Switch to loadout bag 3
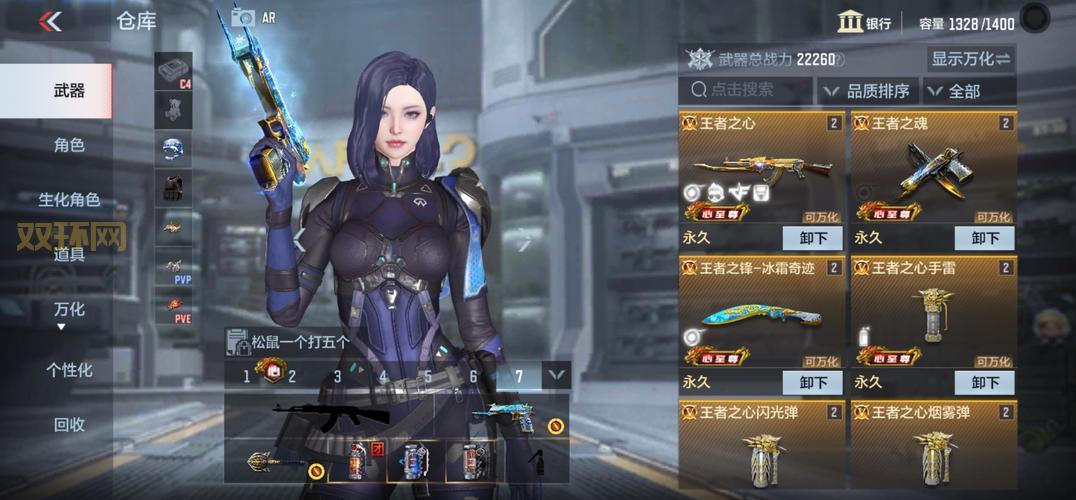This screenshot has width=1076, height=500. pyautogui.click(x=338, y=376)
